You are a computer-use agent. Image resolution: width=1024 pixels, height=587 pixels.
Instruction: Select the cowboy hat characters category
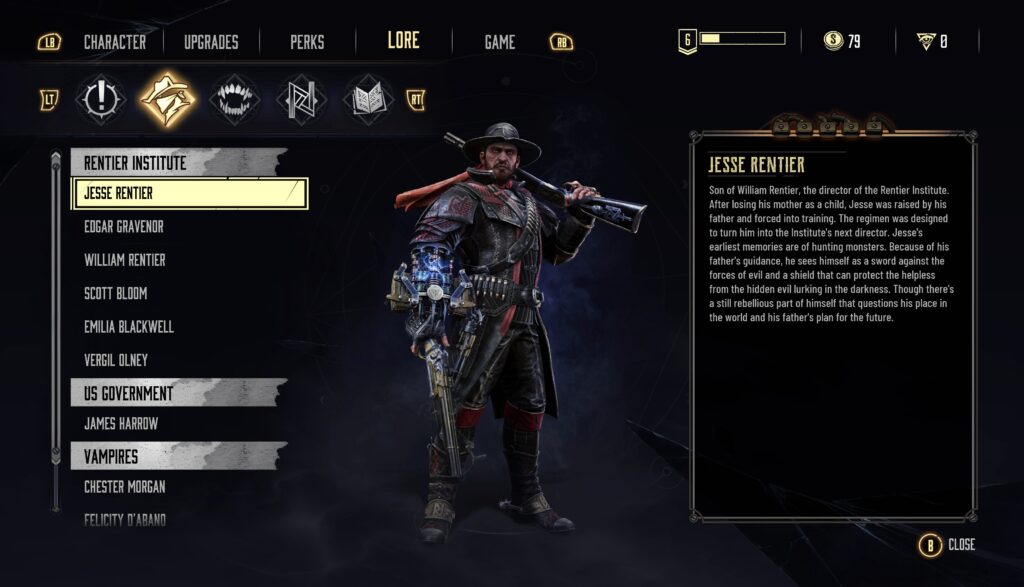pyautogui.click(x=166, y=98)
